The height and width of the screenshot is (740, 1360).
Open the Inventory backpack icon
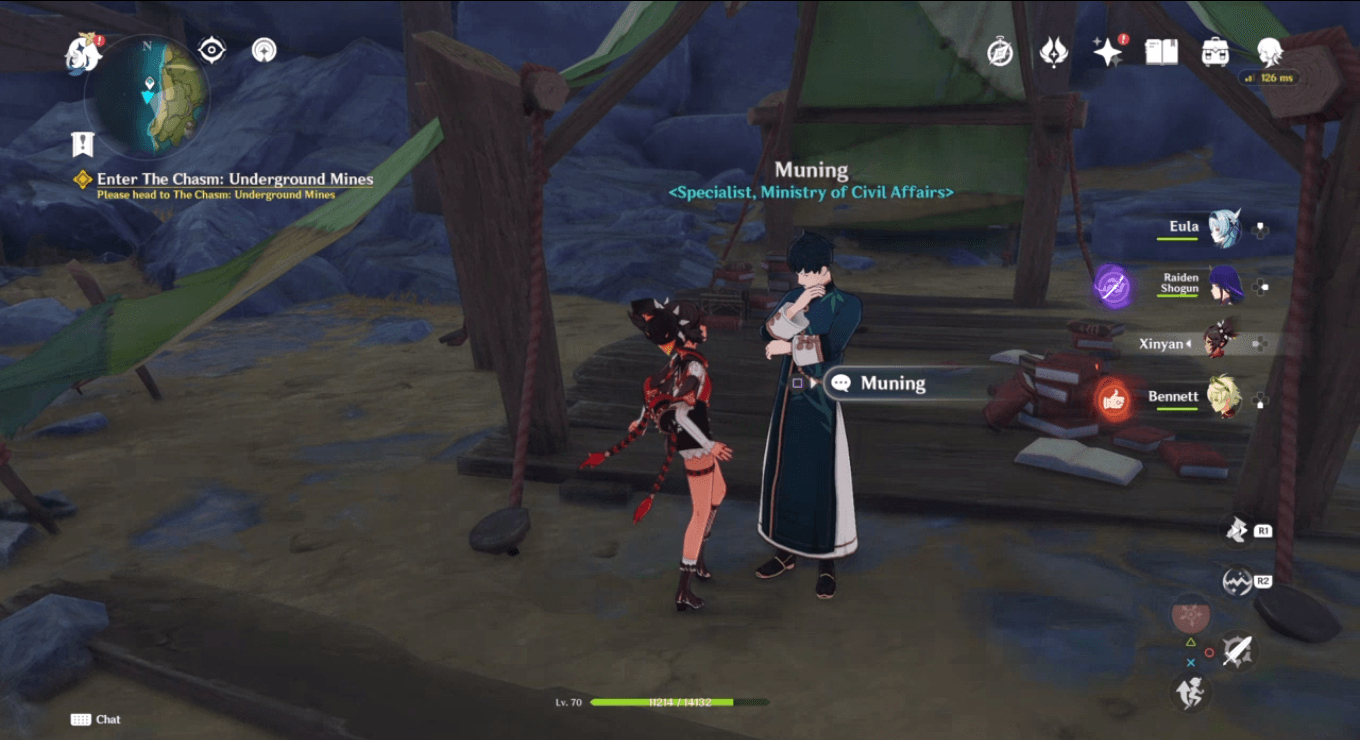1215,52
